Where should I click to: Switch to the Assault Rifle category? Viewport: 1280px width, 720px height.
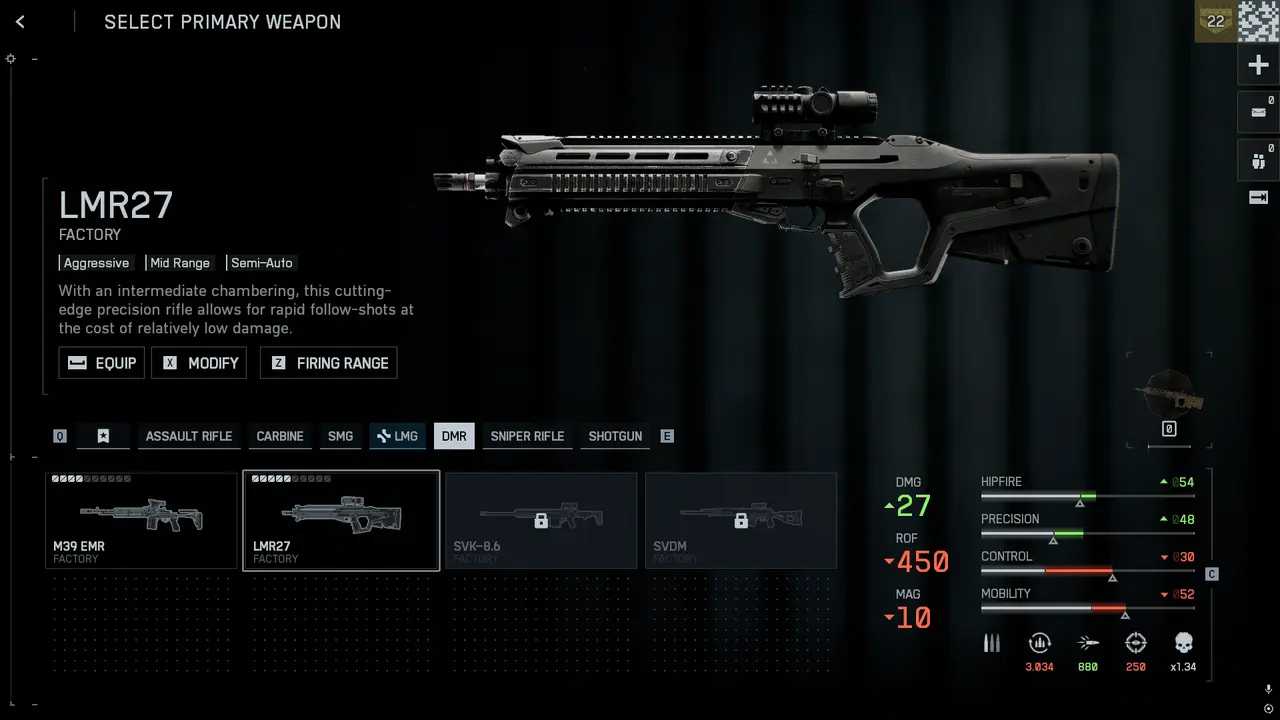coord(188,436)
